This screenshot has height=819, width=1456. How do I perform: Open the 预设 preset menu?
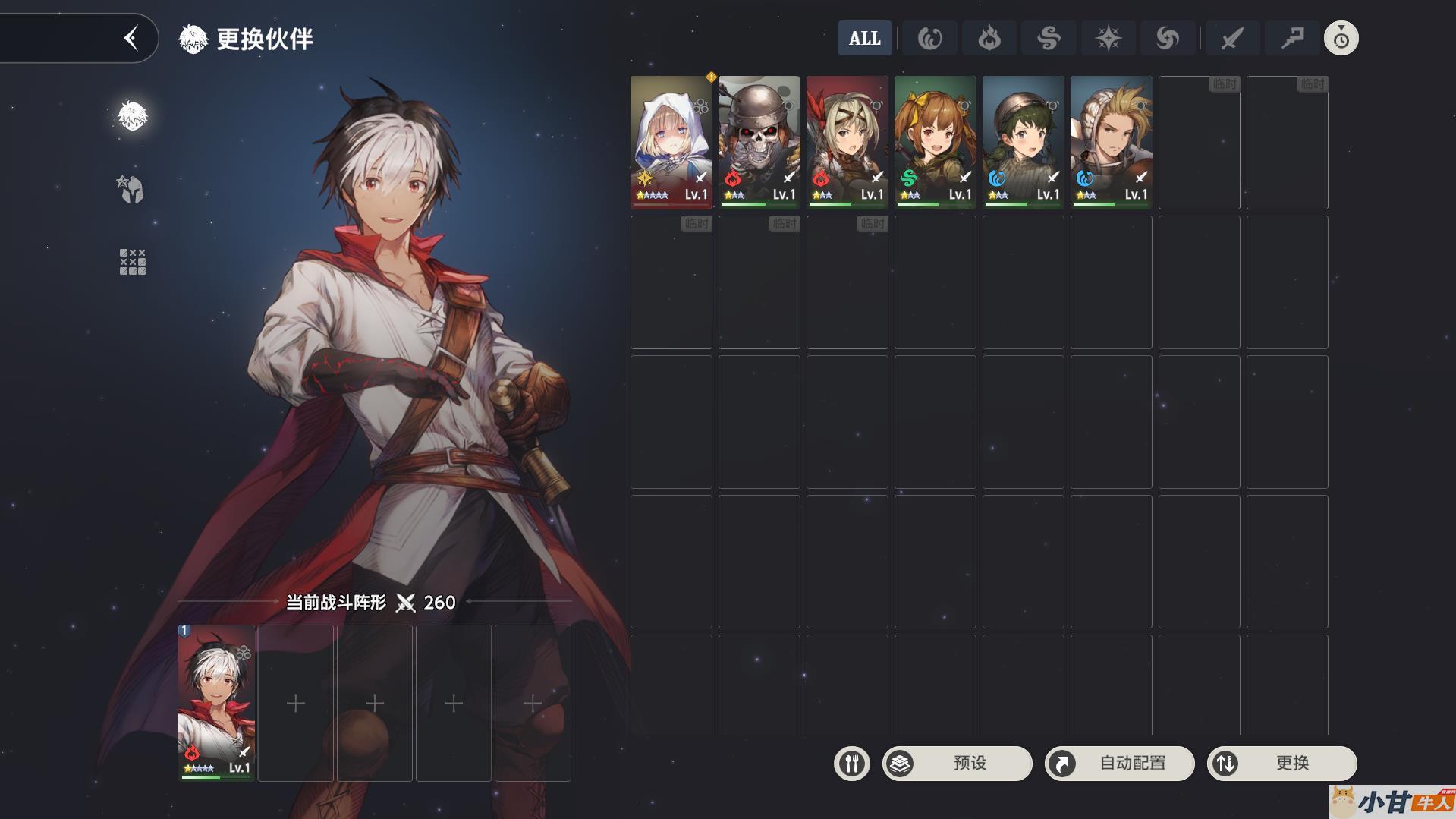coord(957,763)
